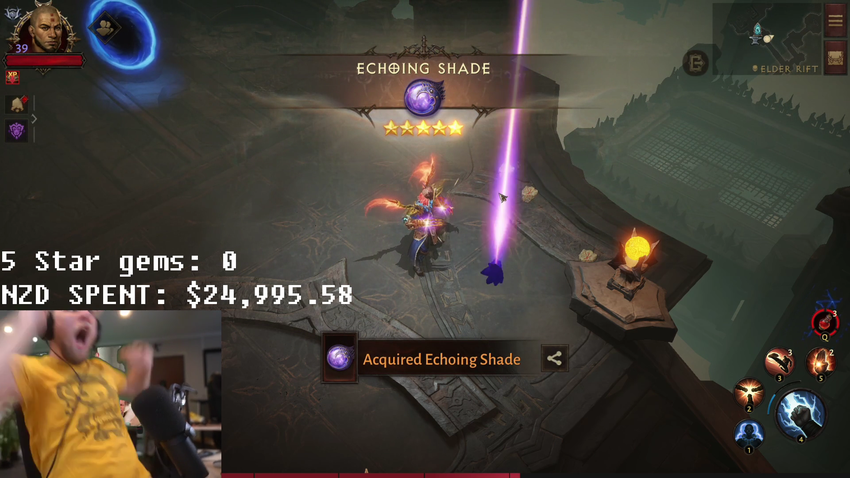Viewport: 850px width, 478px height.
Task: Expand the left side panel arrow
Action: click(x=34, y=119)
